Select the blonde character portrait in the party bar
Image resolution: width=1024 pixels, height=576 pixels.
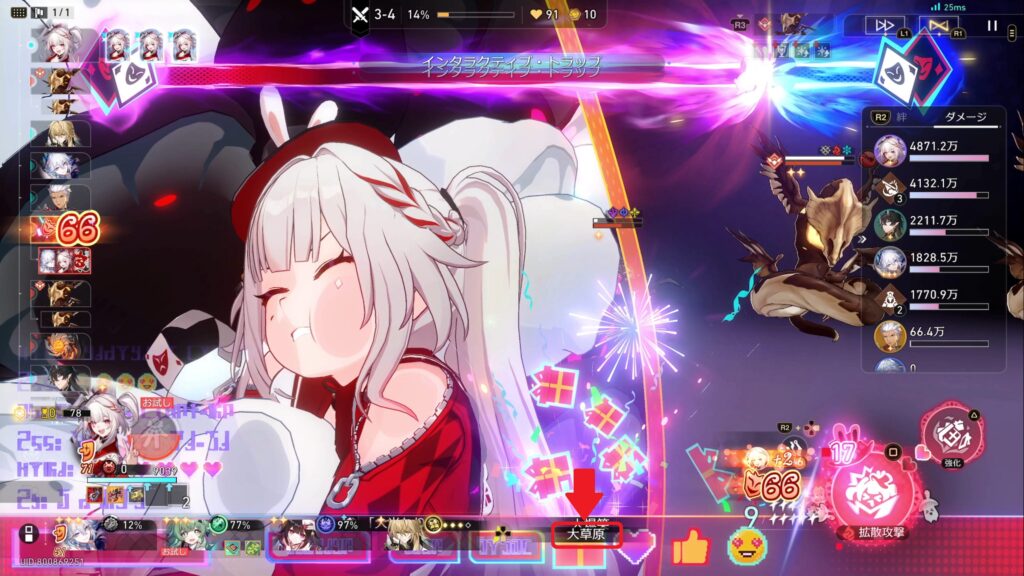click(x=412, y=538)
